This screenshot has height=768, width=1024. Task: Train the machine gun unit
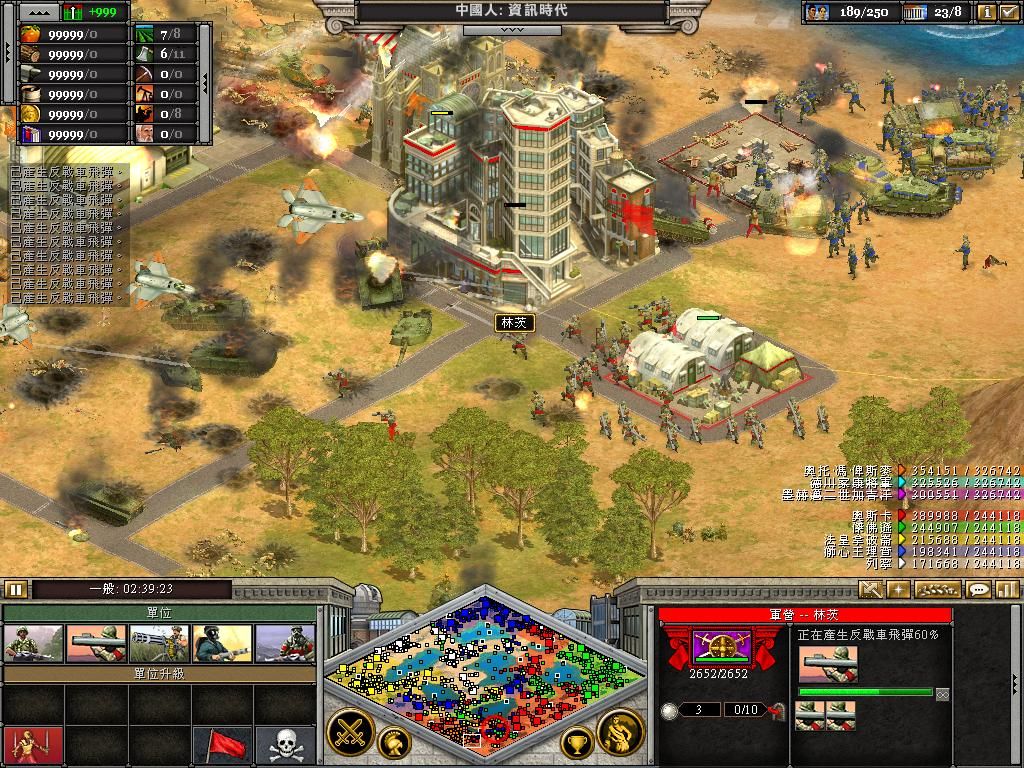coord(159,644)
